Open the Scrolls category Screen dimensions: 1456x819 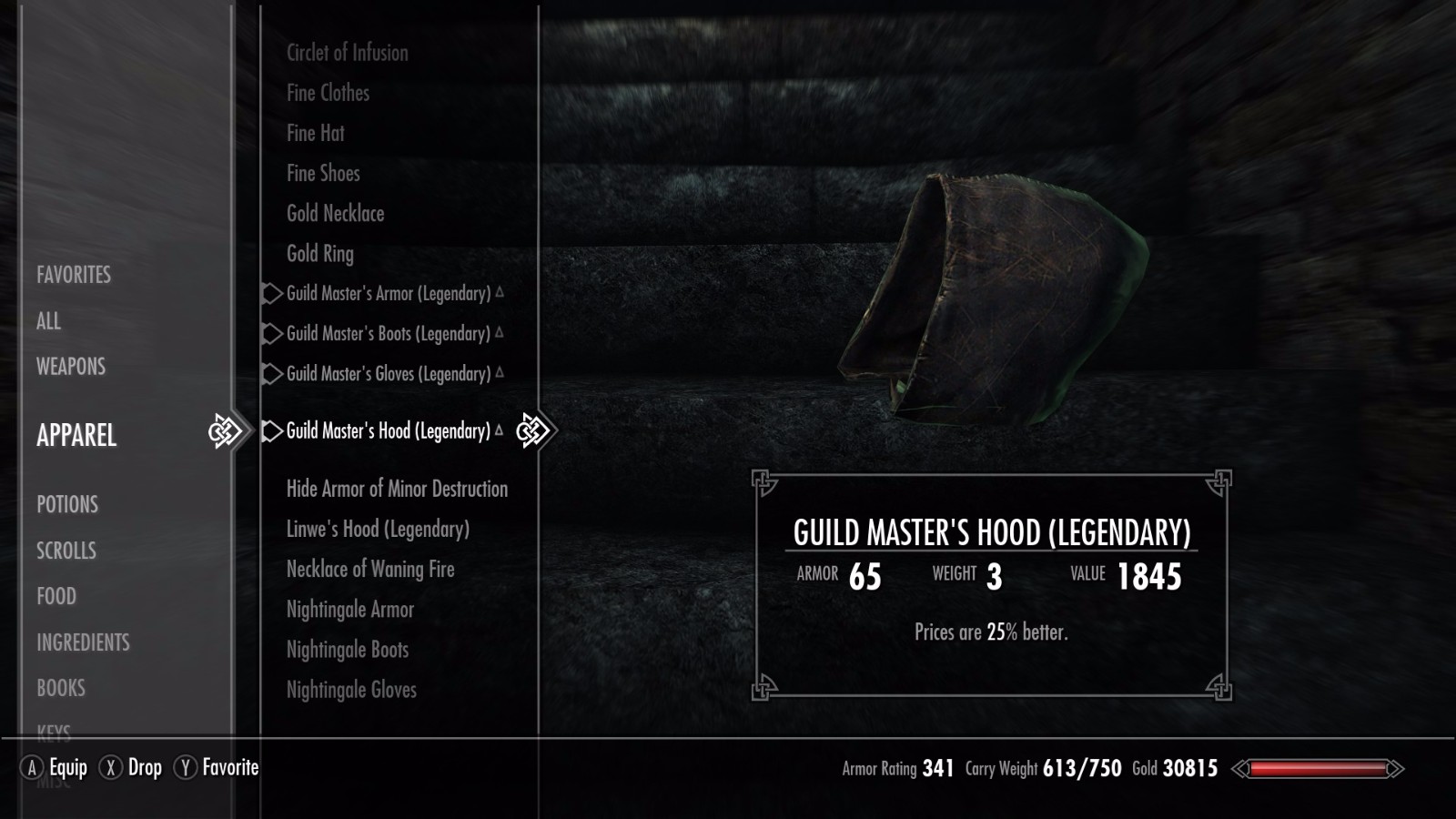[66, 551]
